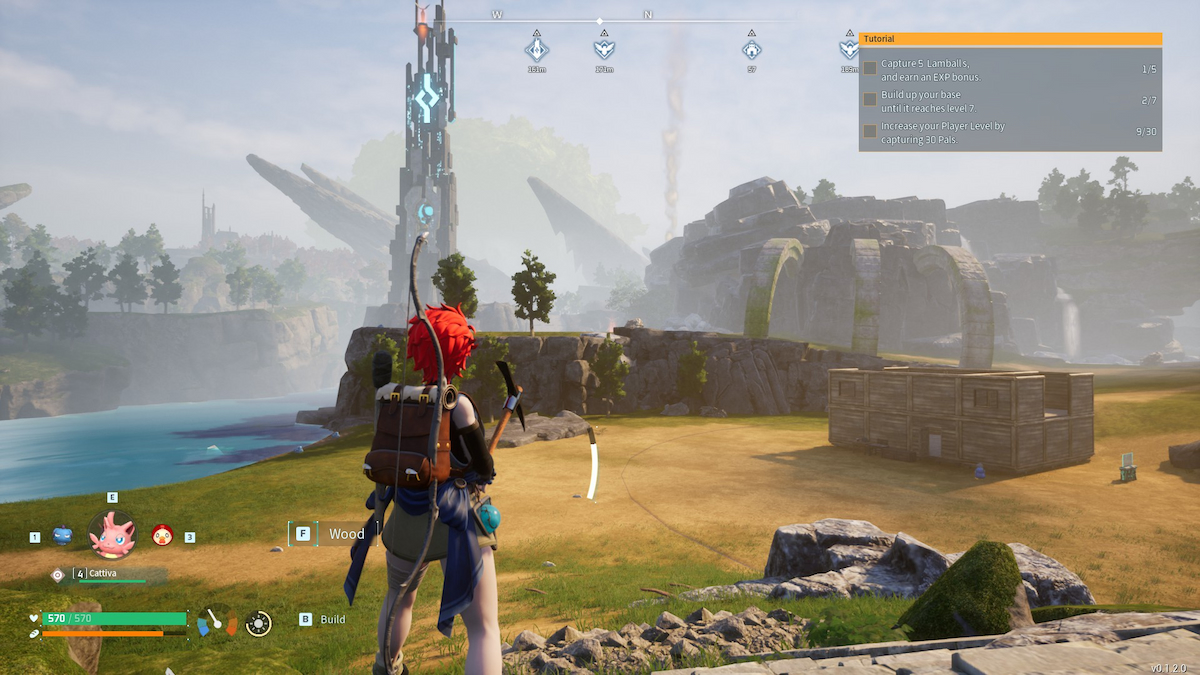Image resolution: width=1200 pixels, height=675 pixels.
Task: Check the Build up your base objective box
Action: tap(871, 100)
